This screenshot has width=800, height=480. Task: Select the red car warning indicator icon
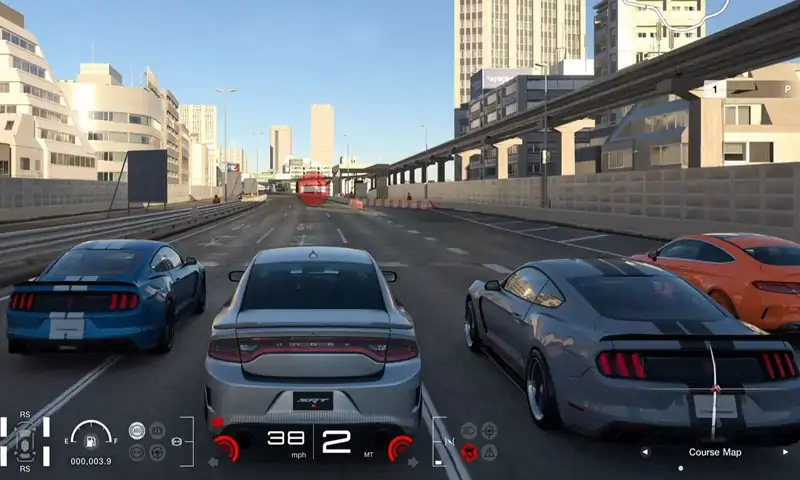[469, 452]
